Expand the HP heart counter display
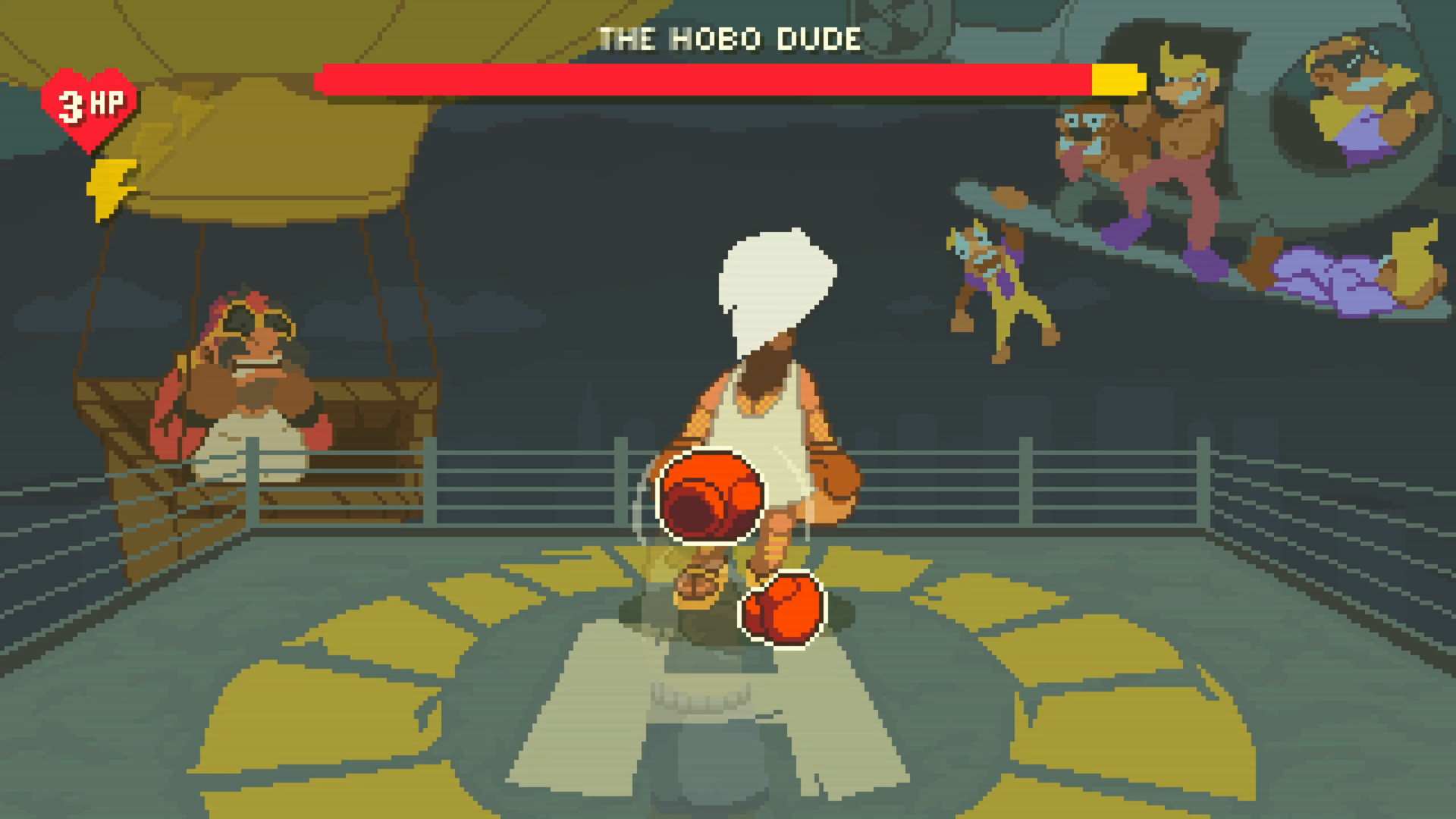The image size is (1456, 819). tap(93, 105)
